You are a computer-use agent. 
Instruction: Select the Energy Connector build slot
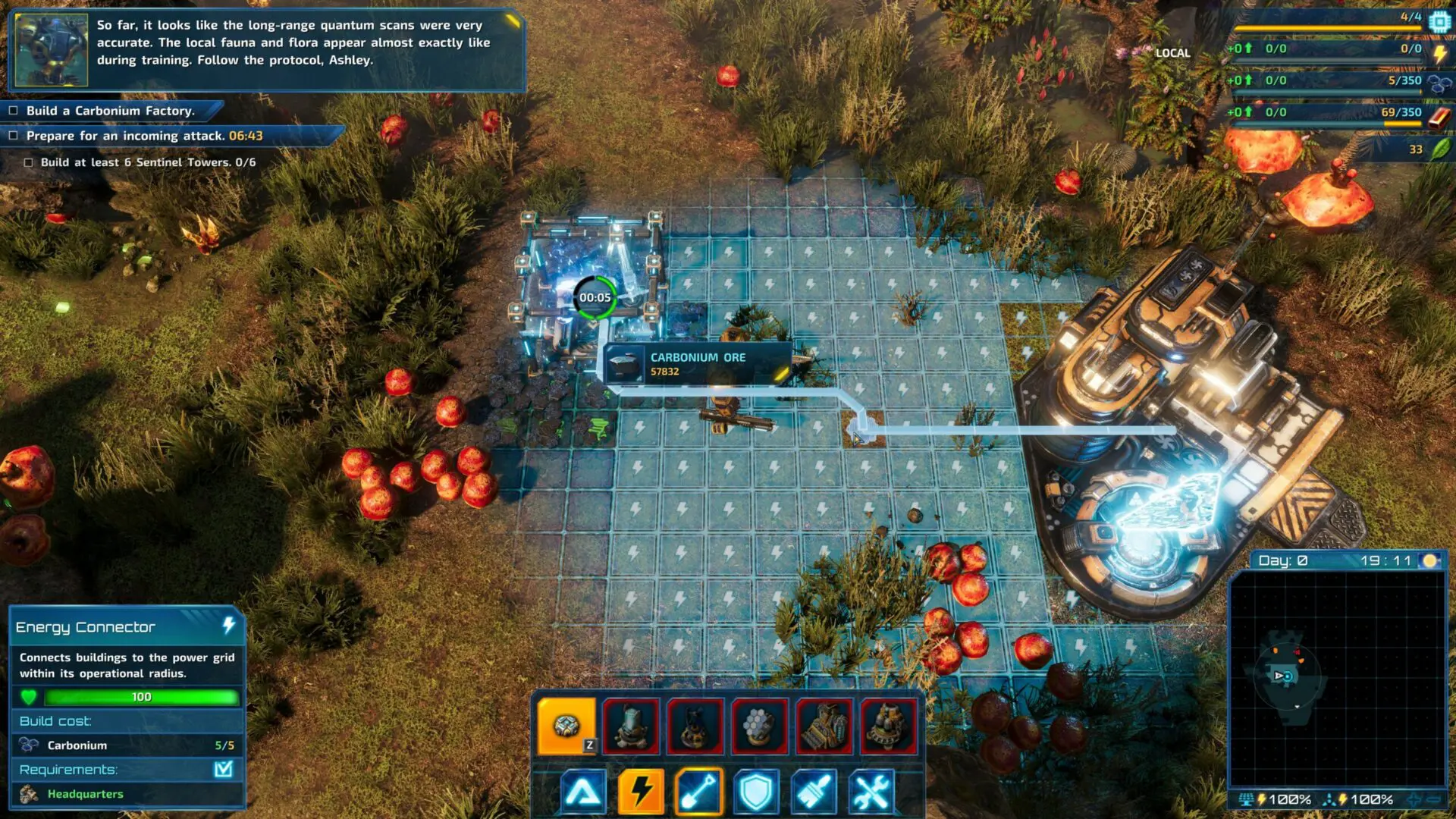[x=566, y=726]
